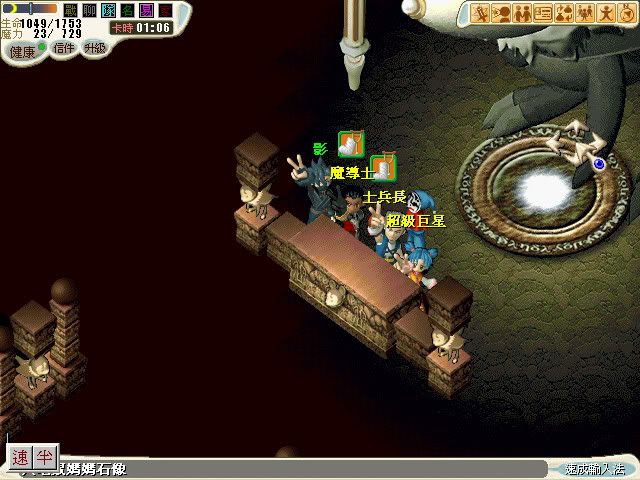Toggle the 名 name card button
The image size is (640, 480).
[x=127, y=10]
